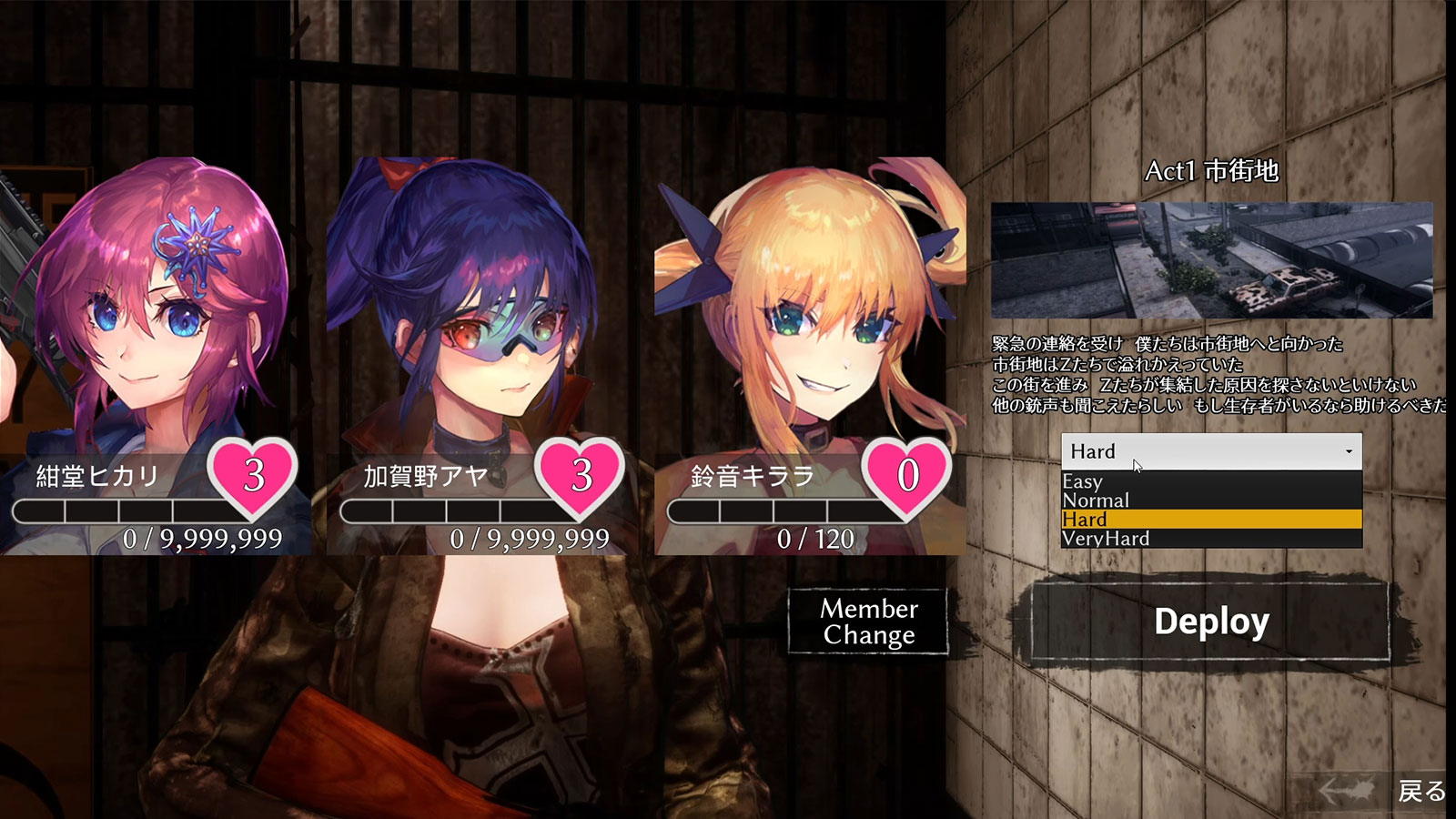Viewport: 1456px width, 819px height.
Task: Select 紺堂ヒカリ character portrait
Action: [155, 309]
